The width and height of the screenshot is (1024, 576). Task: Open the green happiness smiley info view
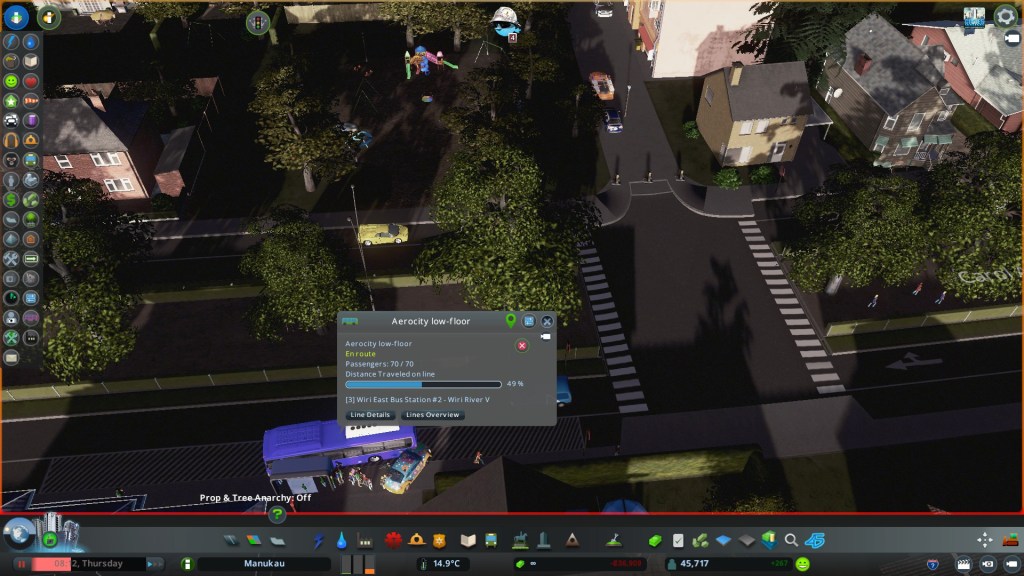click(11, 80)
